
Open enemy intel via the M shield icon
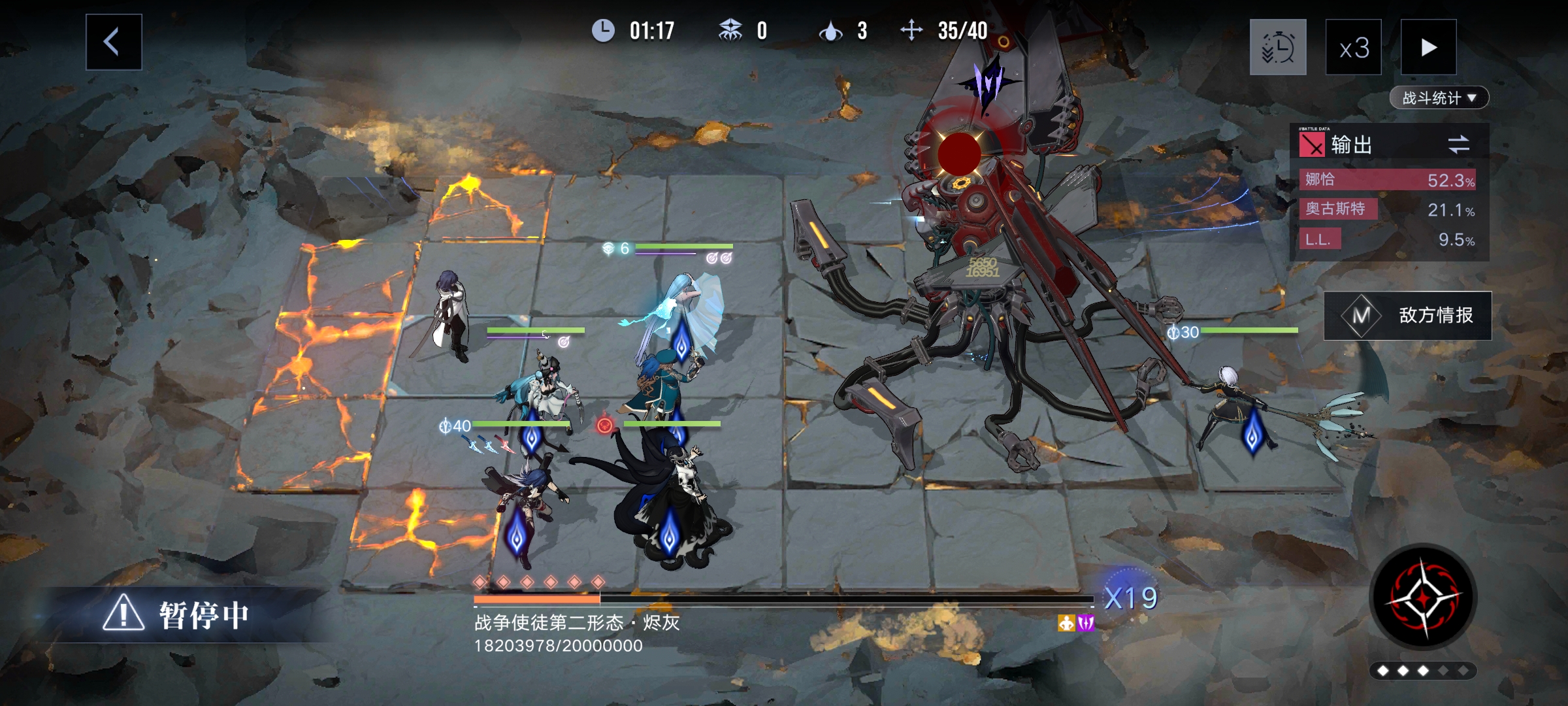pyautogui.click(x=1362, y=314)
